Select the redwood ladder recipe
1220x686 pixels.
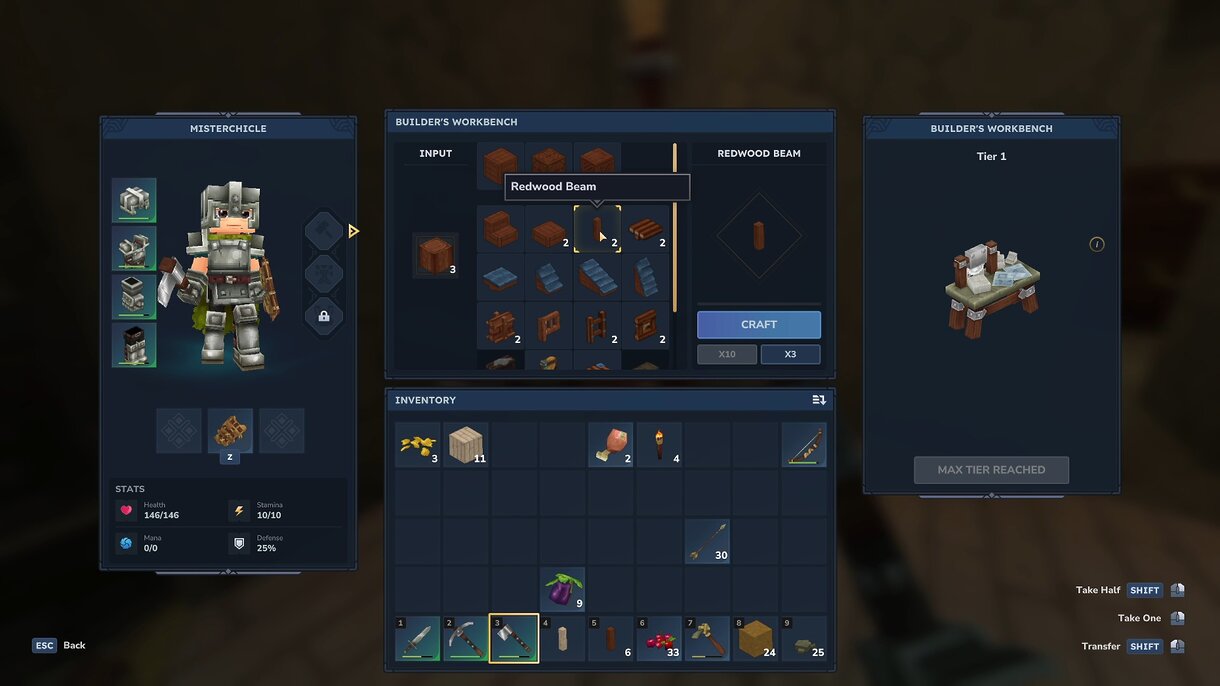pyautogui.click(x=597, y=326)
